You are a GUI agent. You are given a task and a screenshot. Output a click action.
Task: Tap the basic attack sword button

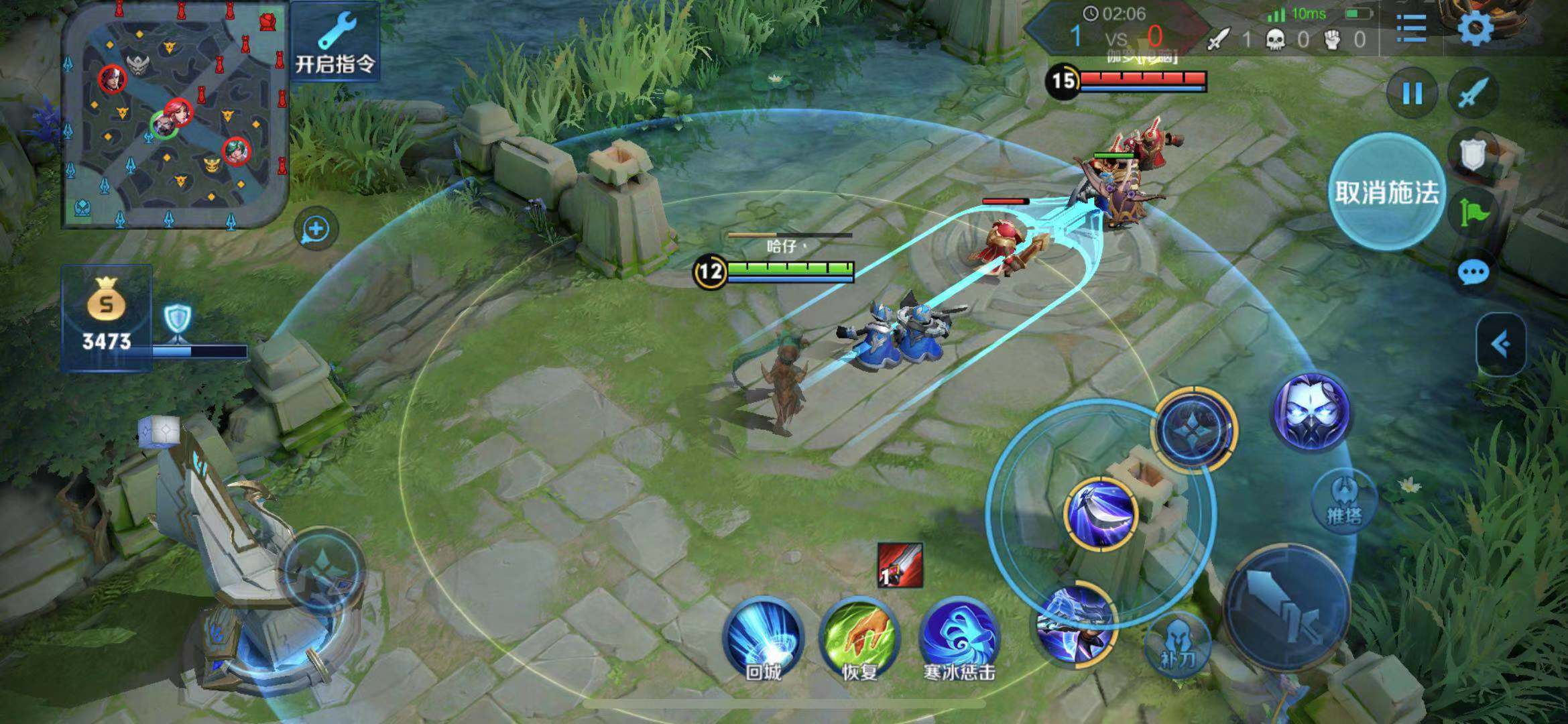[1286, 607]
